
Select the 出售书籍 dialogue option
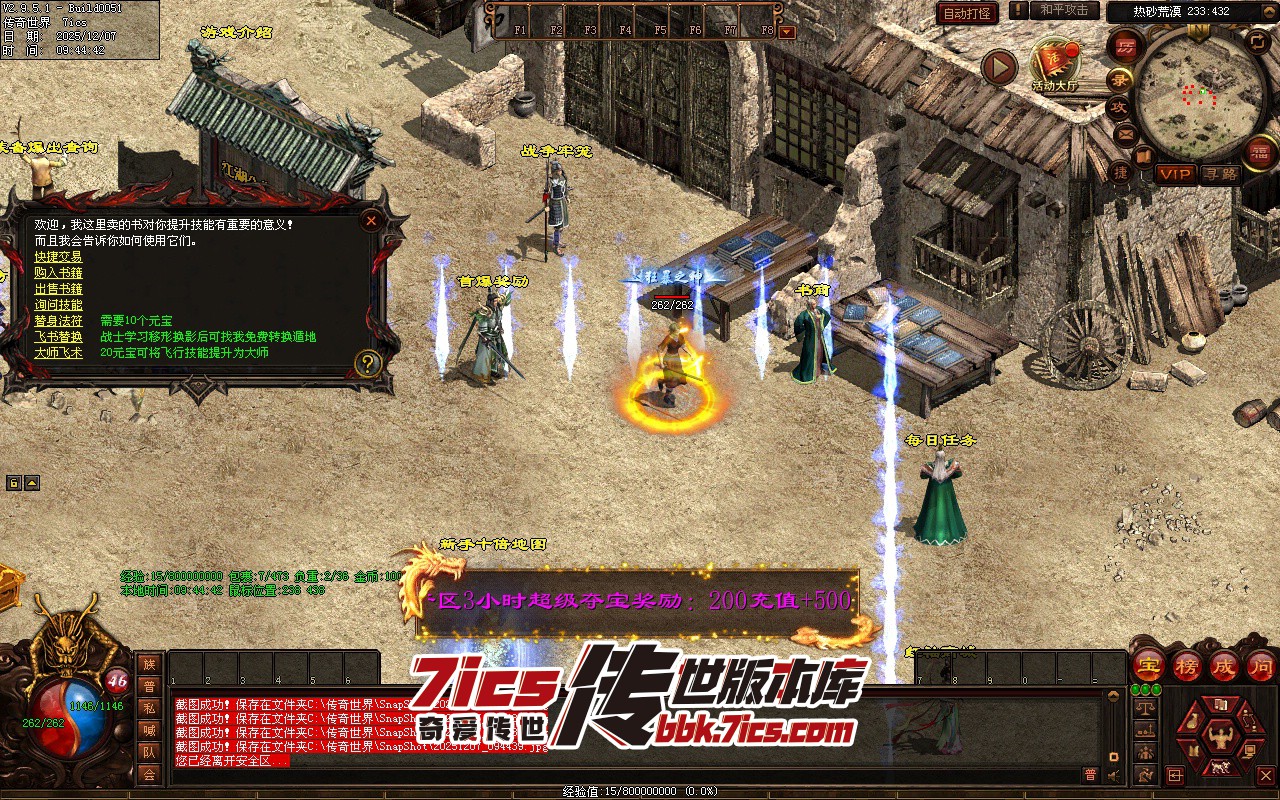click(x=58, y=289)
